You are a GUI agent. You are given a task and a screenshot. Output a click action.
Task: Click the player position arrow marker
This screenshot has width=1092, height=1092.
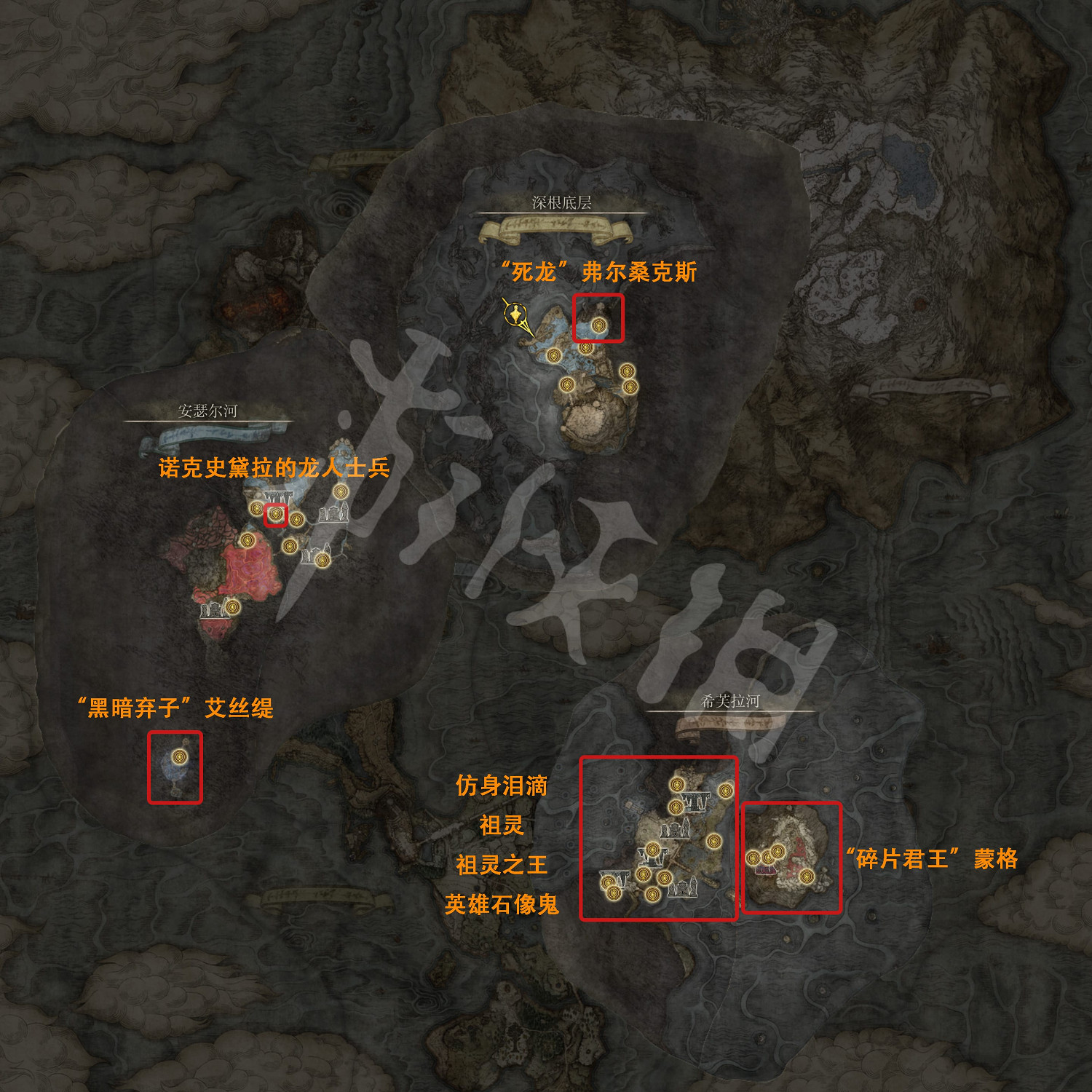[x=517, y=314]
